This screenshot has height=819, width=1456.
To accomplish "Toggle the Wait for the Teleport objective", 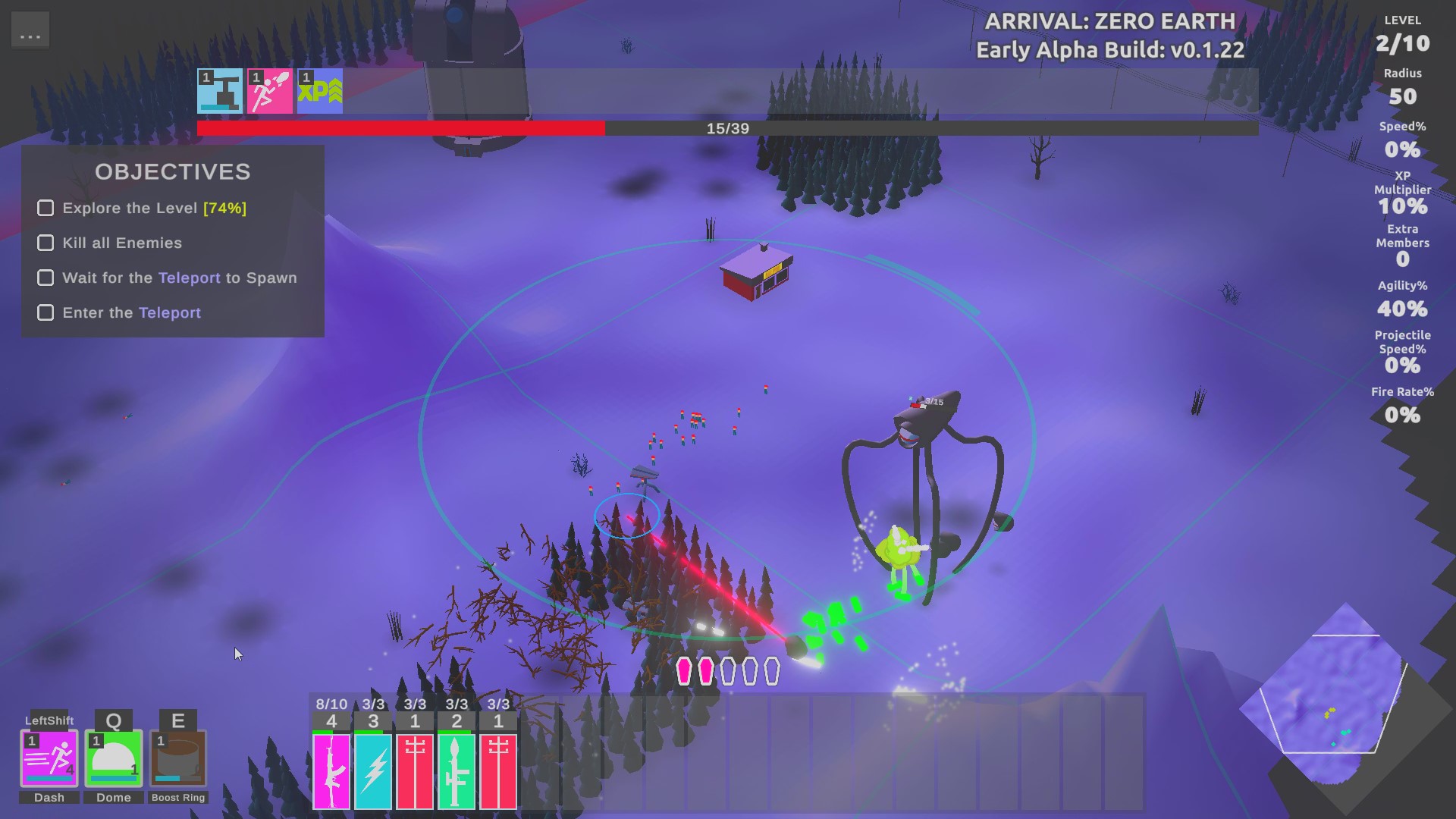I will coord(45,278).
